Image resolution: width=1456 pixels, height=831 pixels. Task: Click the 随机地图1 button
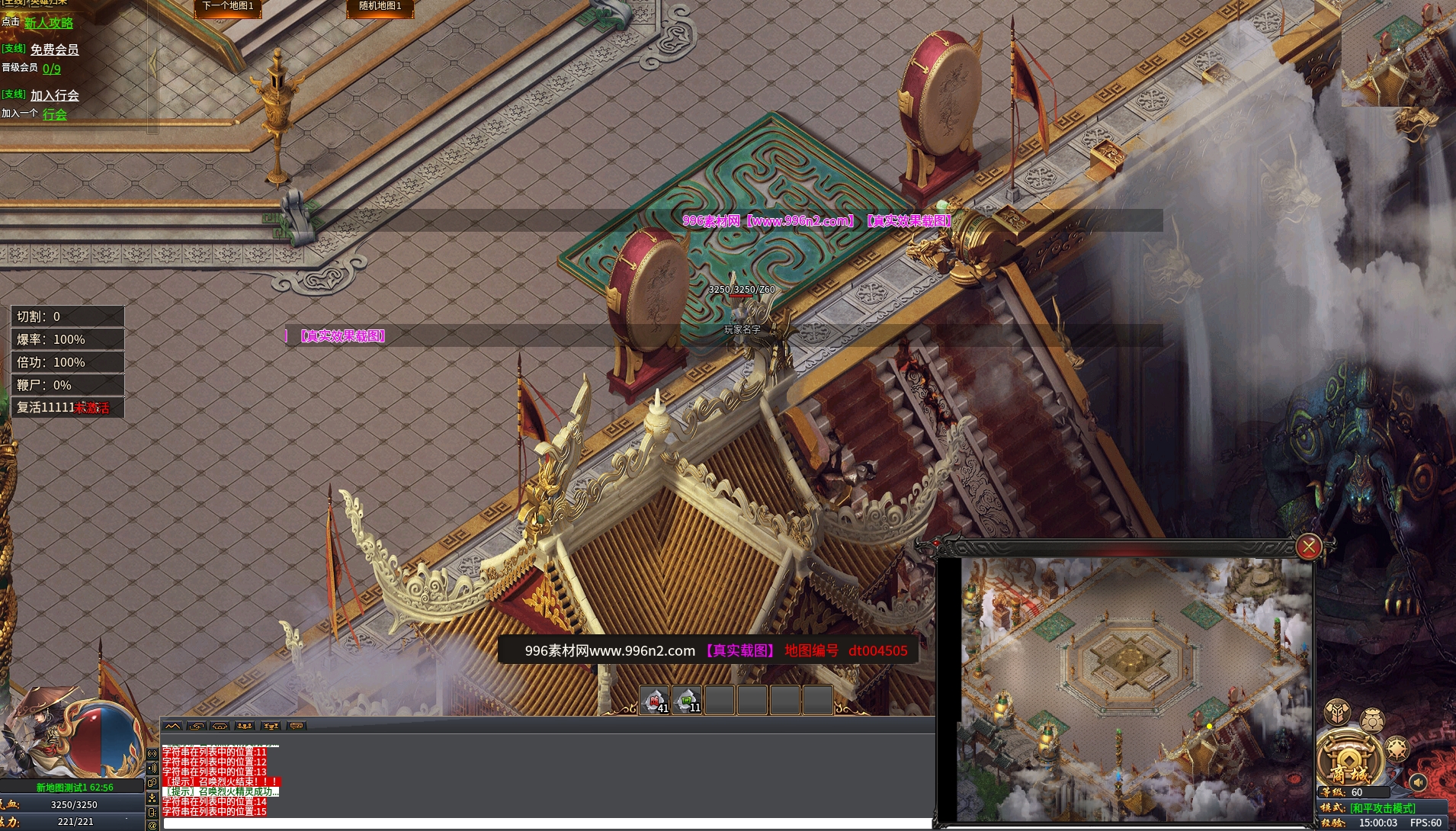(380, 6)
